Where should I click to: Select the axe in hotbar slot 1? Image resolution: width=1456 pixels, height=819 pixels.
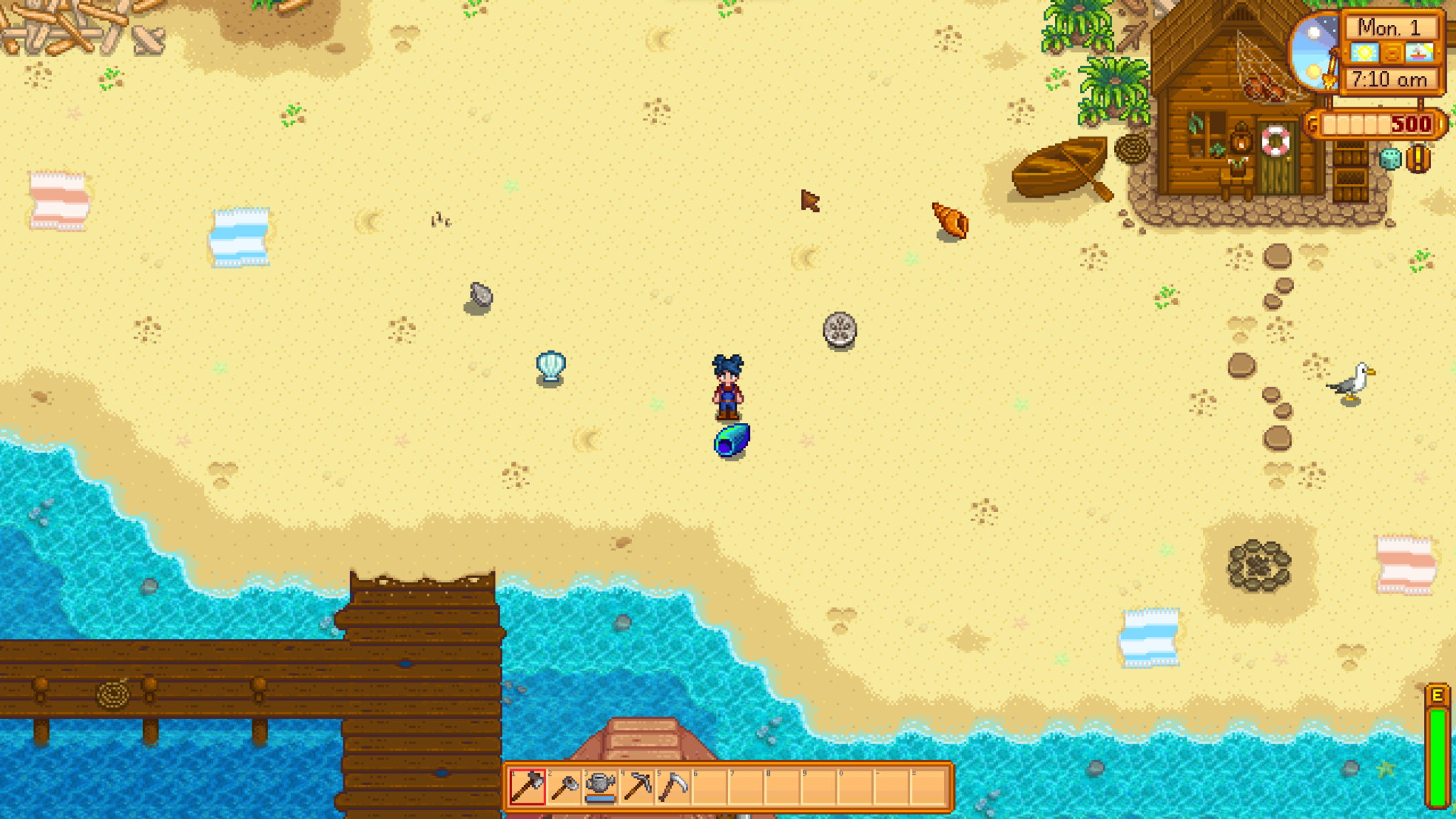pyautogui.click(x=528, y=787)
